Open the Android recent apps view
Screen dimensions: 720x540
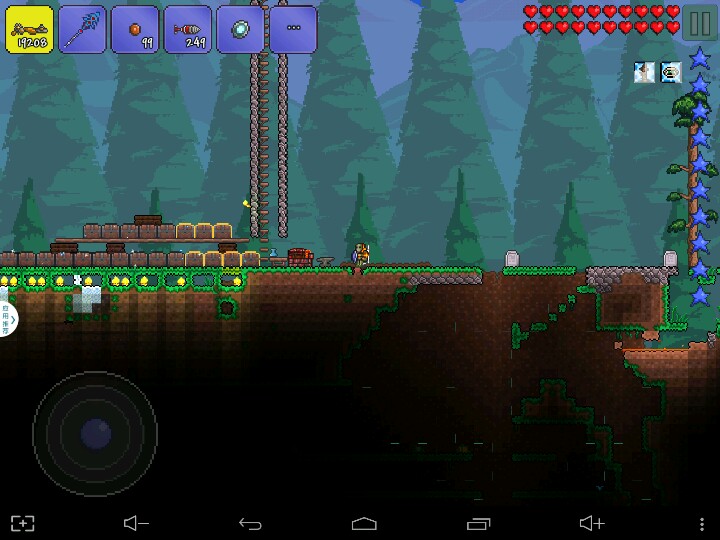pos(478,523)
